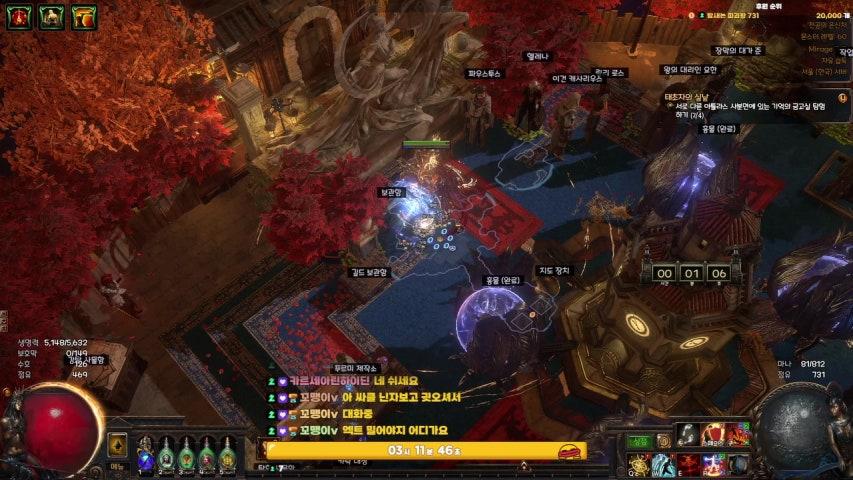Select the orange helmet buff icon

tap(84, 16)
